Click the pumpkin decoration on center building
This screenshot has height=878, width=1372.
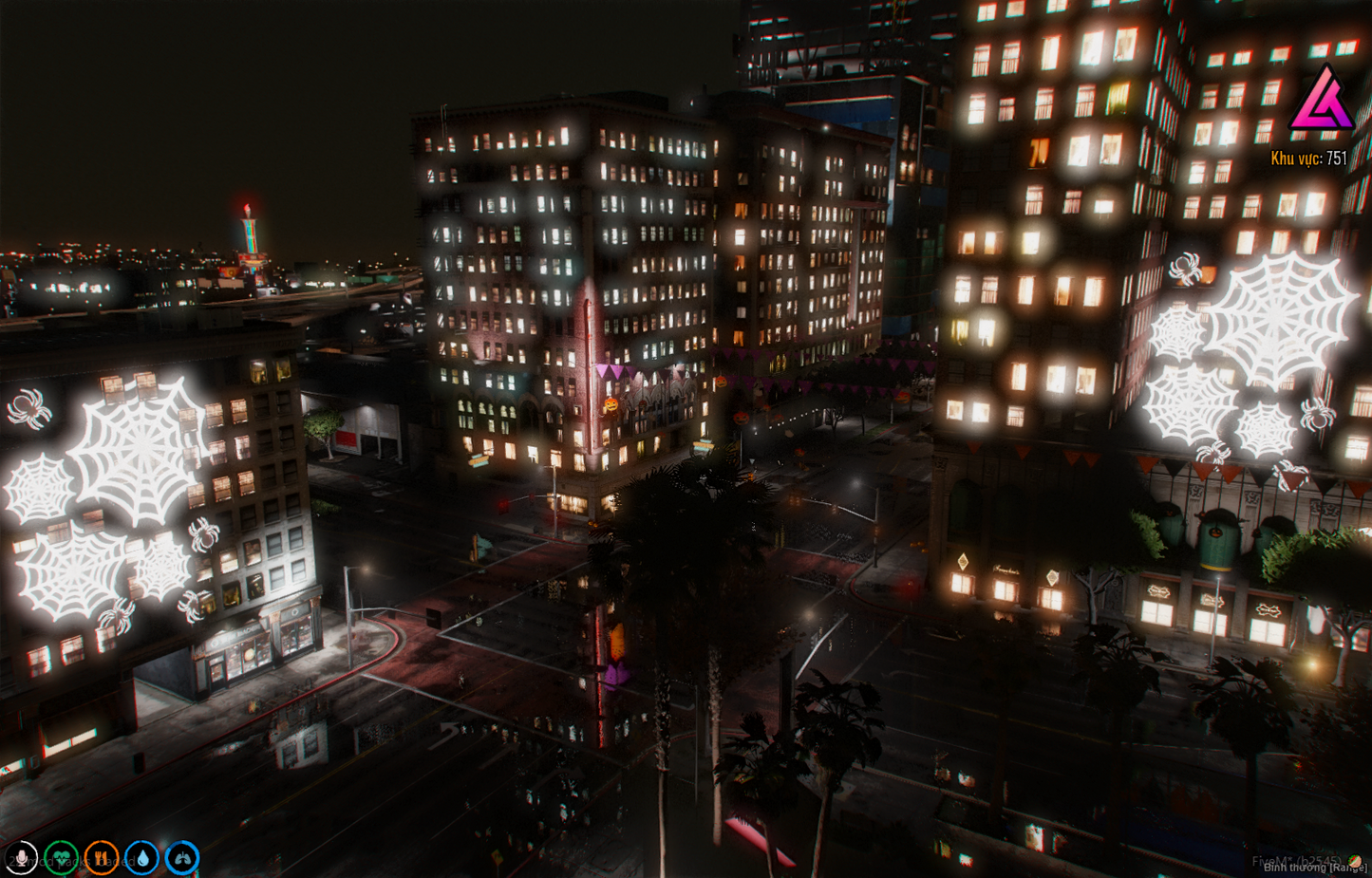pyautogui.click(x=611, y=405)
